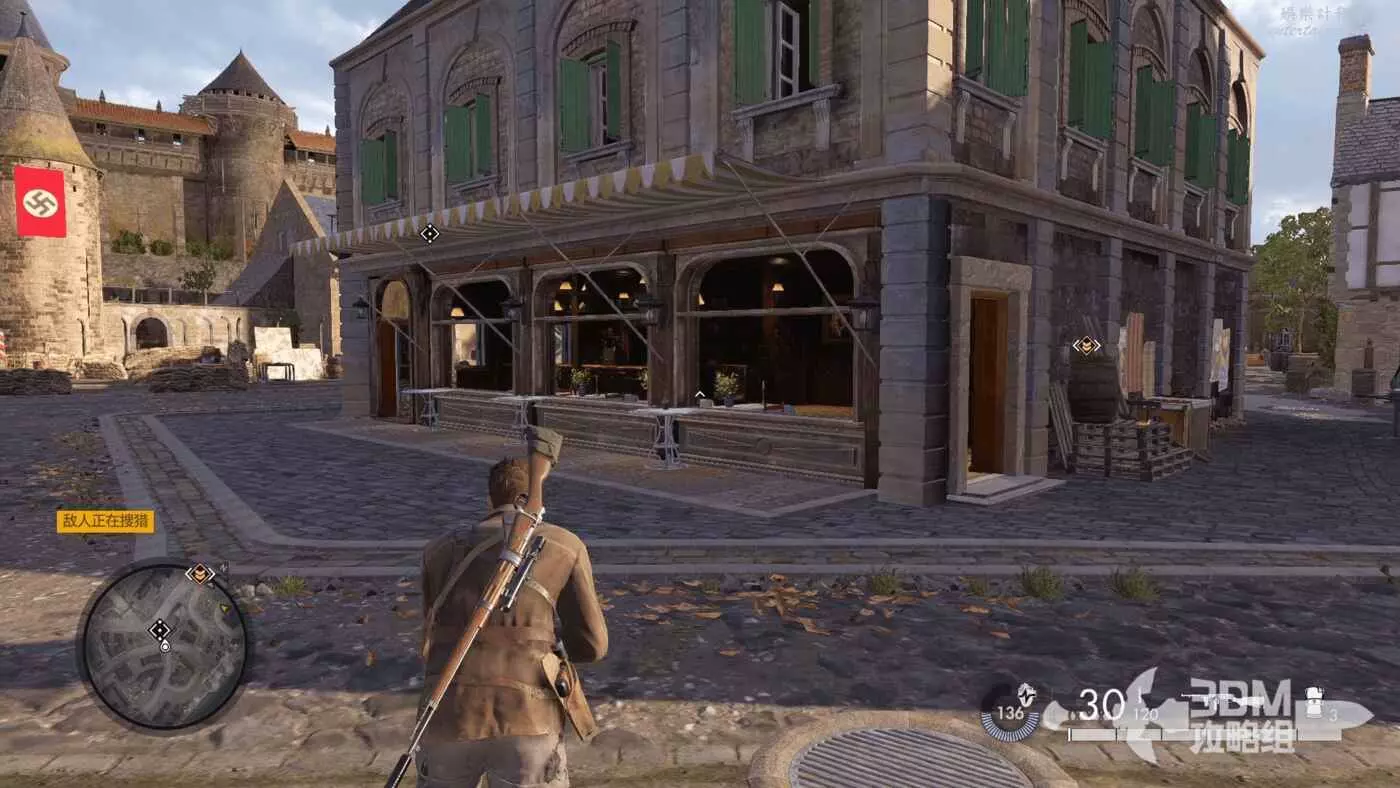Select the orange objective waypoint above the barrel
This screenshot has height=788, width=1400.
point(1086,345)
